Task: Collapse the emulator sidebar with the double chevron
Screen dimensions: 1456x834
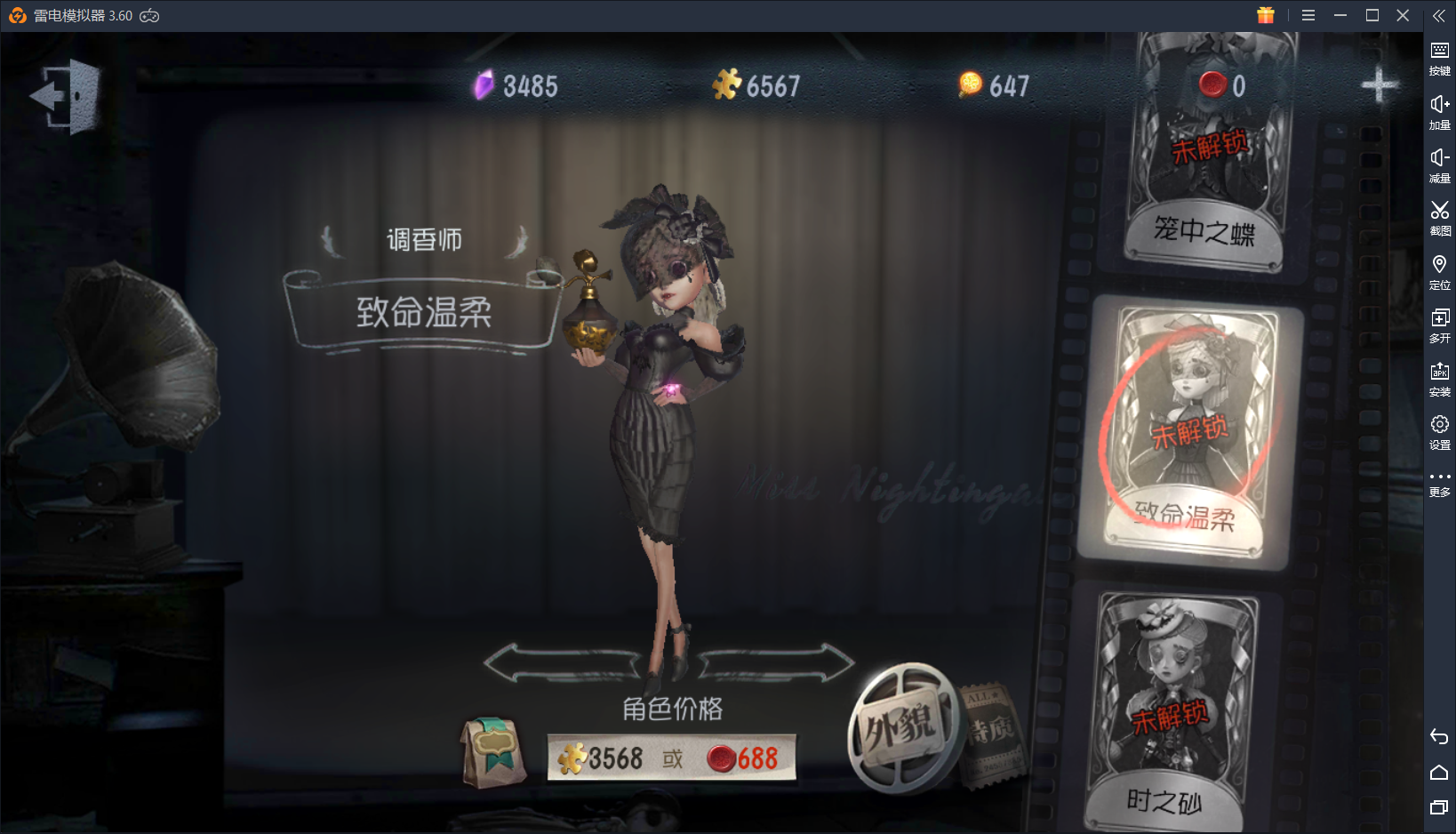Action: click(1439, 15)
